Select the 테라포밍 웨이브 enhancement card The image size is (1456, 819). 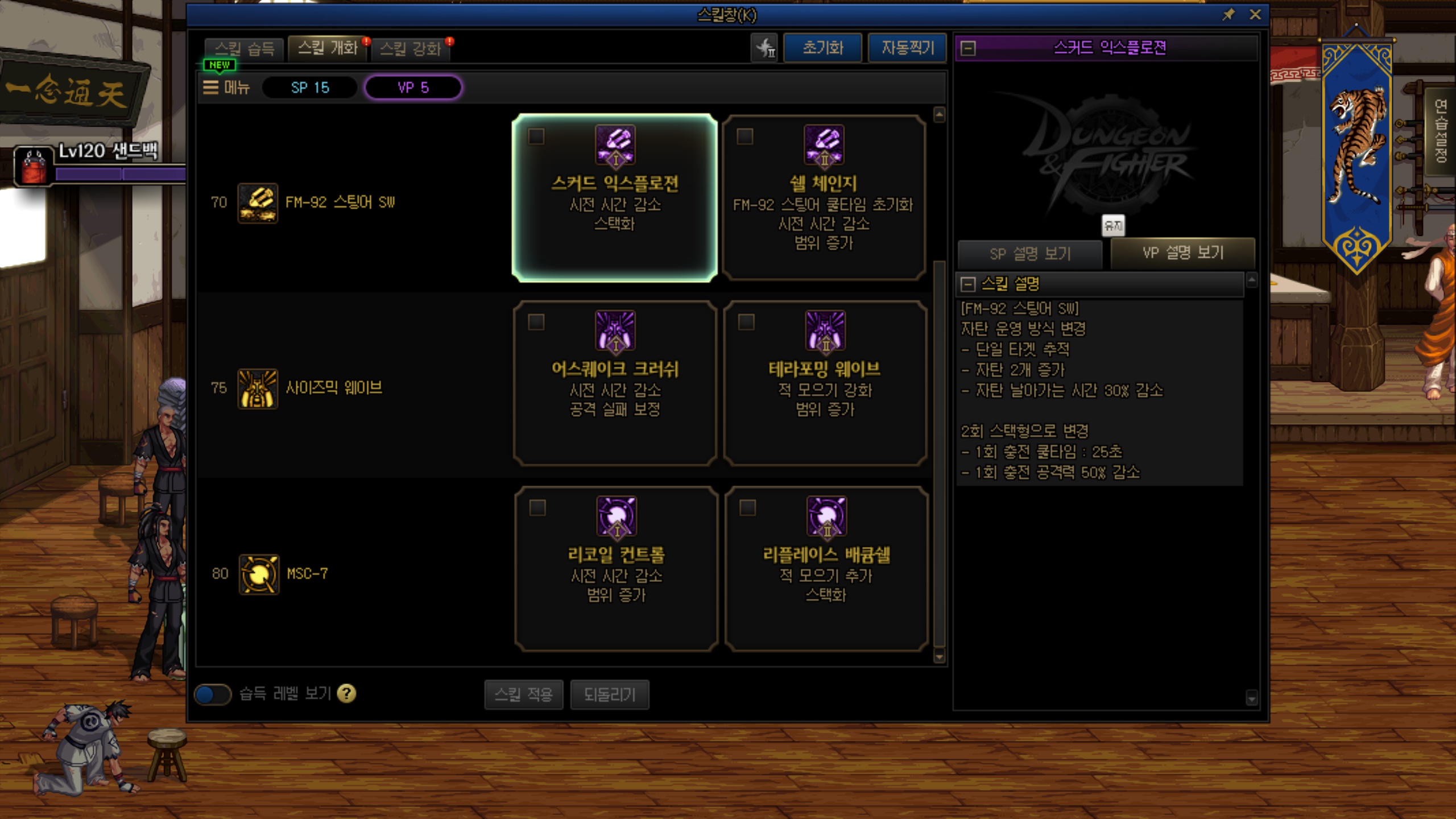(x=825, y=383)
